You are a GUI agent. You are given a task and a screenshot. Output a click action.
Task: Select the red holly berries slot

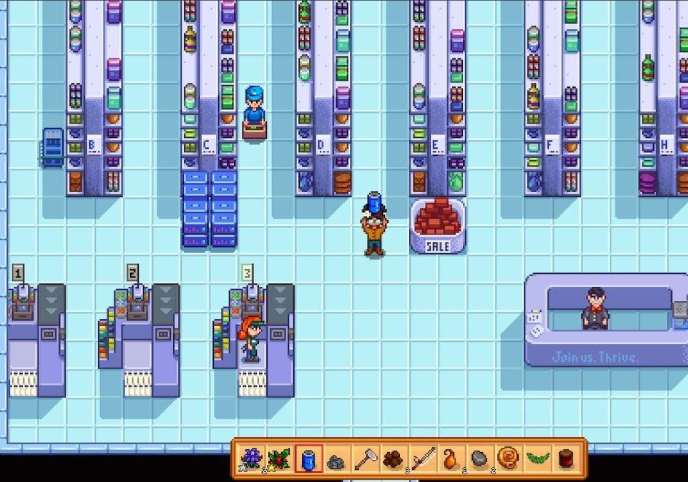click(280, 459)
